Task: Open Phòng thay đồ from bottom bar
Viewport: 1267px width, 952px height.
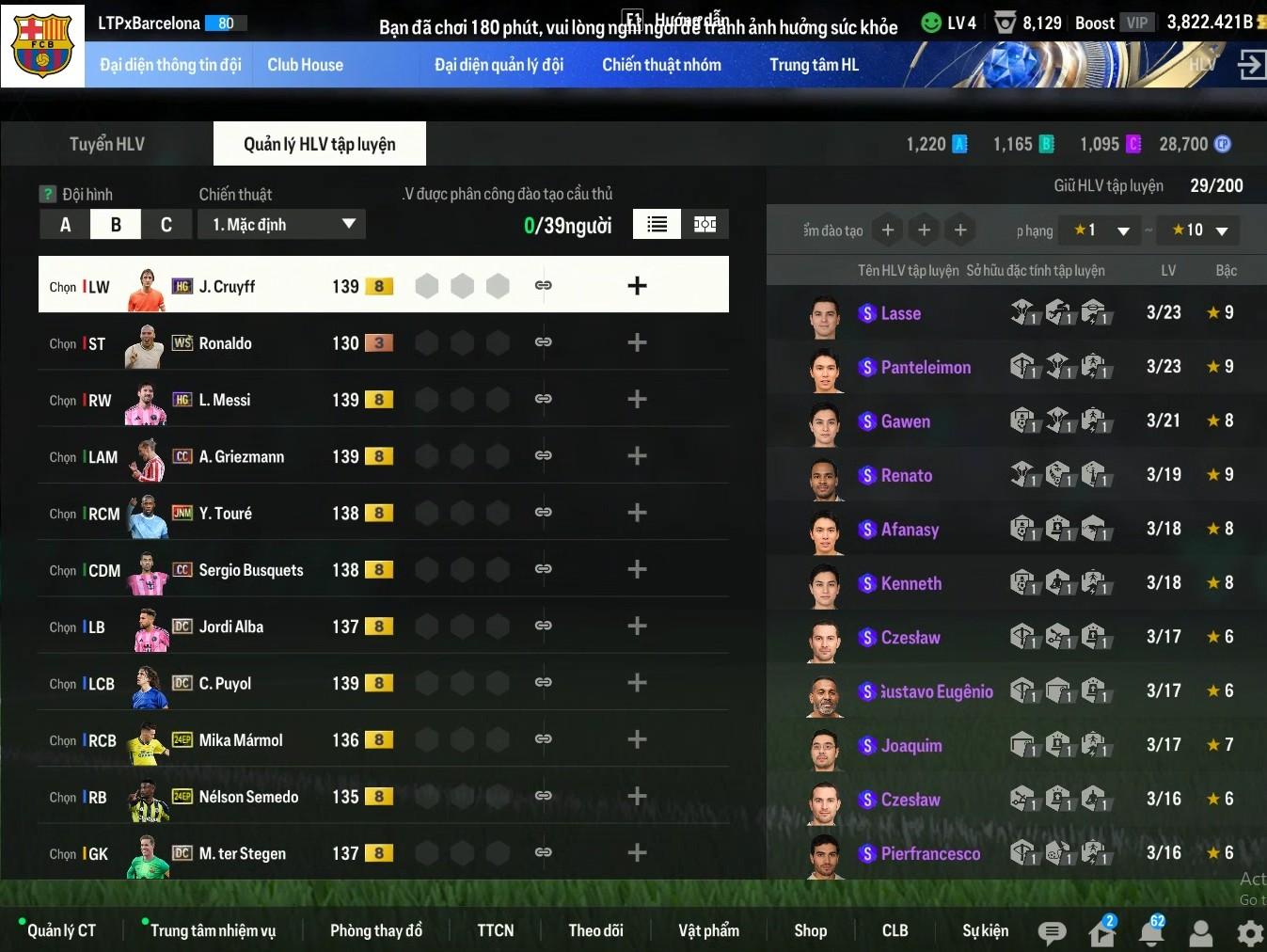Action: click(x=375, y=930)
